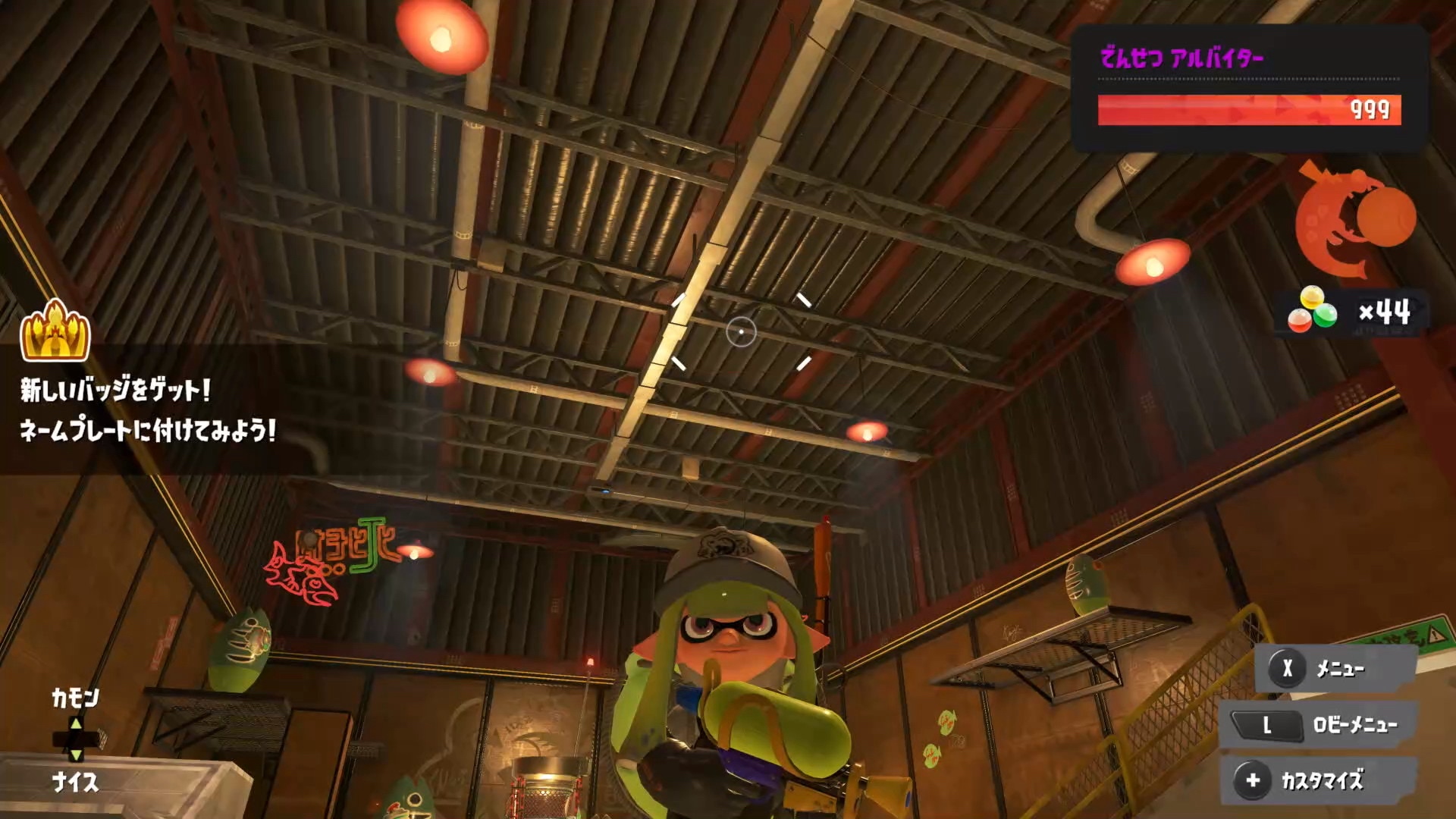Open the メニュー menu button
The height and width of the screenshot is (819, 1456).
(1335, 669)
